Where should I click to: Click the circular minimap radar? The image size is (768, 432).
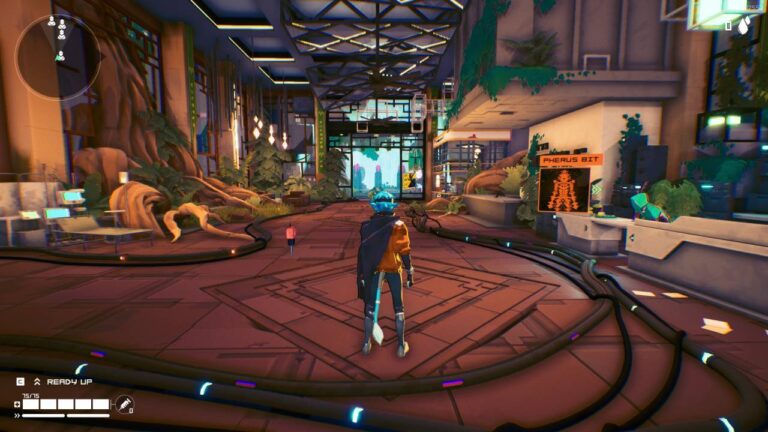[x=58, y=56]
